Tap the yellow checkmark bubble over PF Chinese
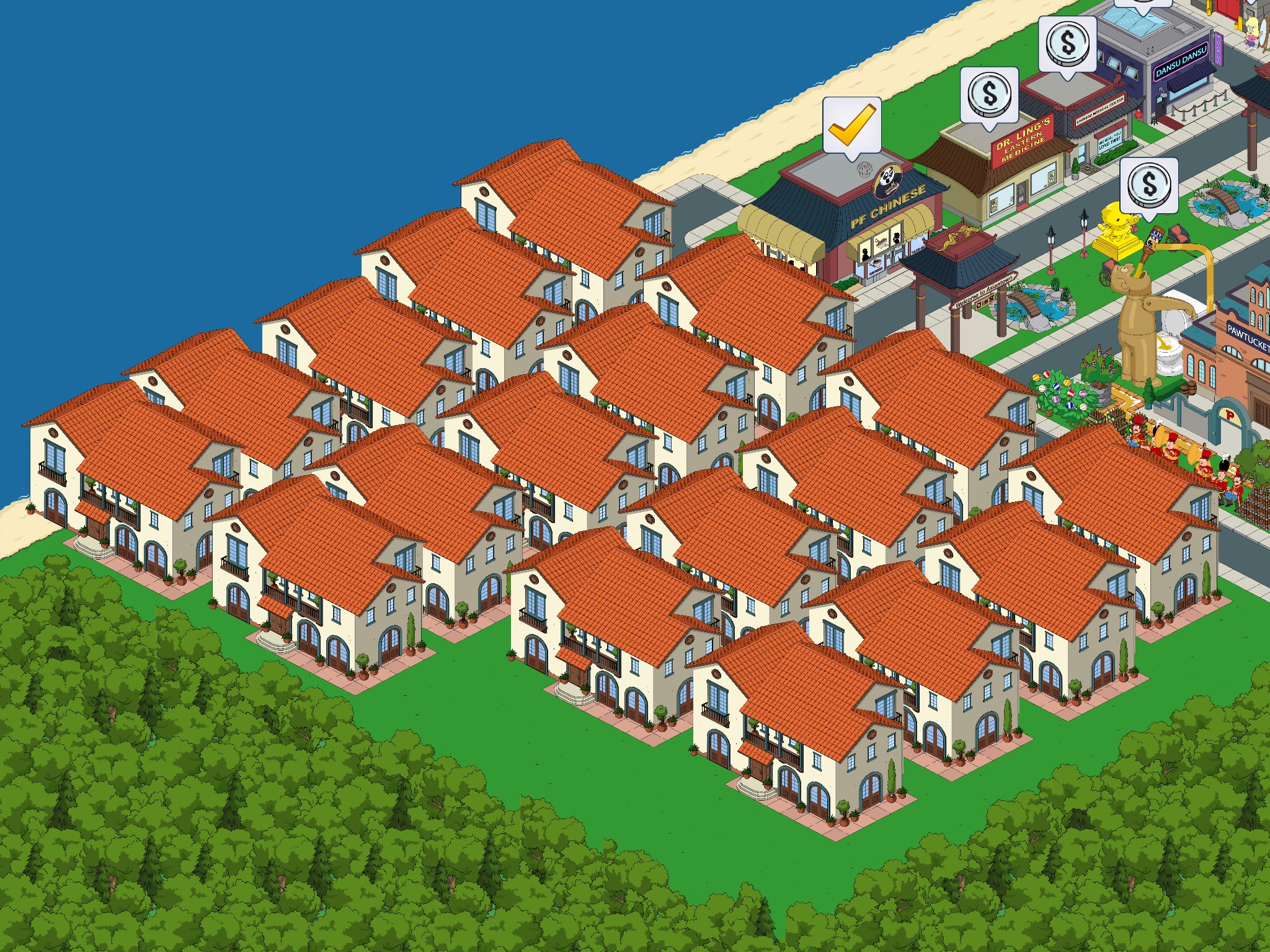1270x952 pixels. click(852, 126)
